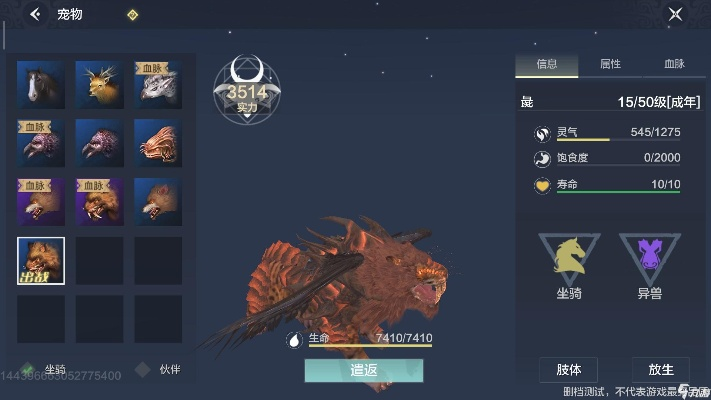
Task: Select the horse pet slot
Action: tap(41, 85)
